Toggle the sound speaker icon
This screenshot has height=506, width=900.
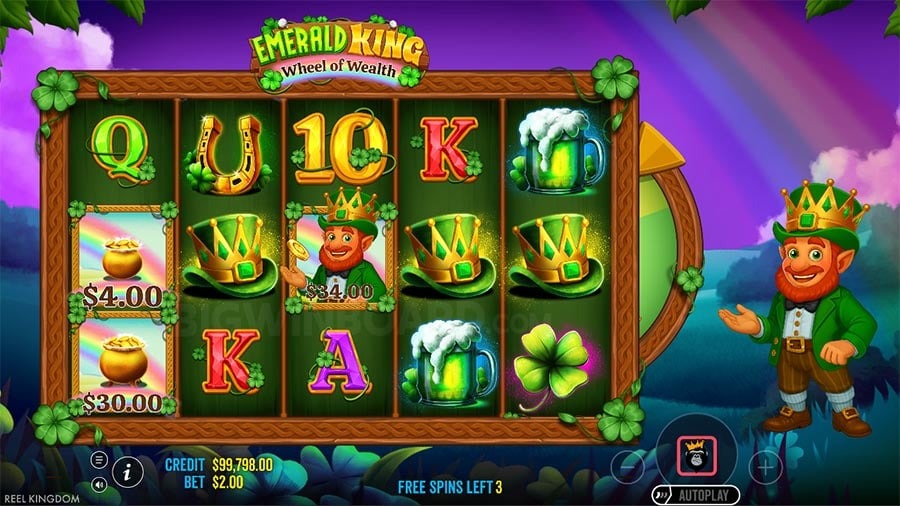point(99,484)
